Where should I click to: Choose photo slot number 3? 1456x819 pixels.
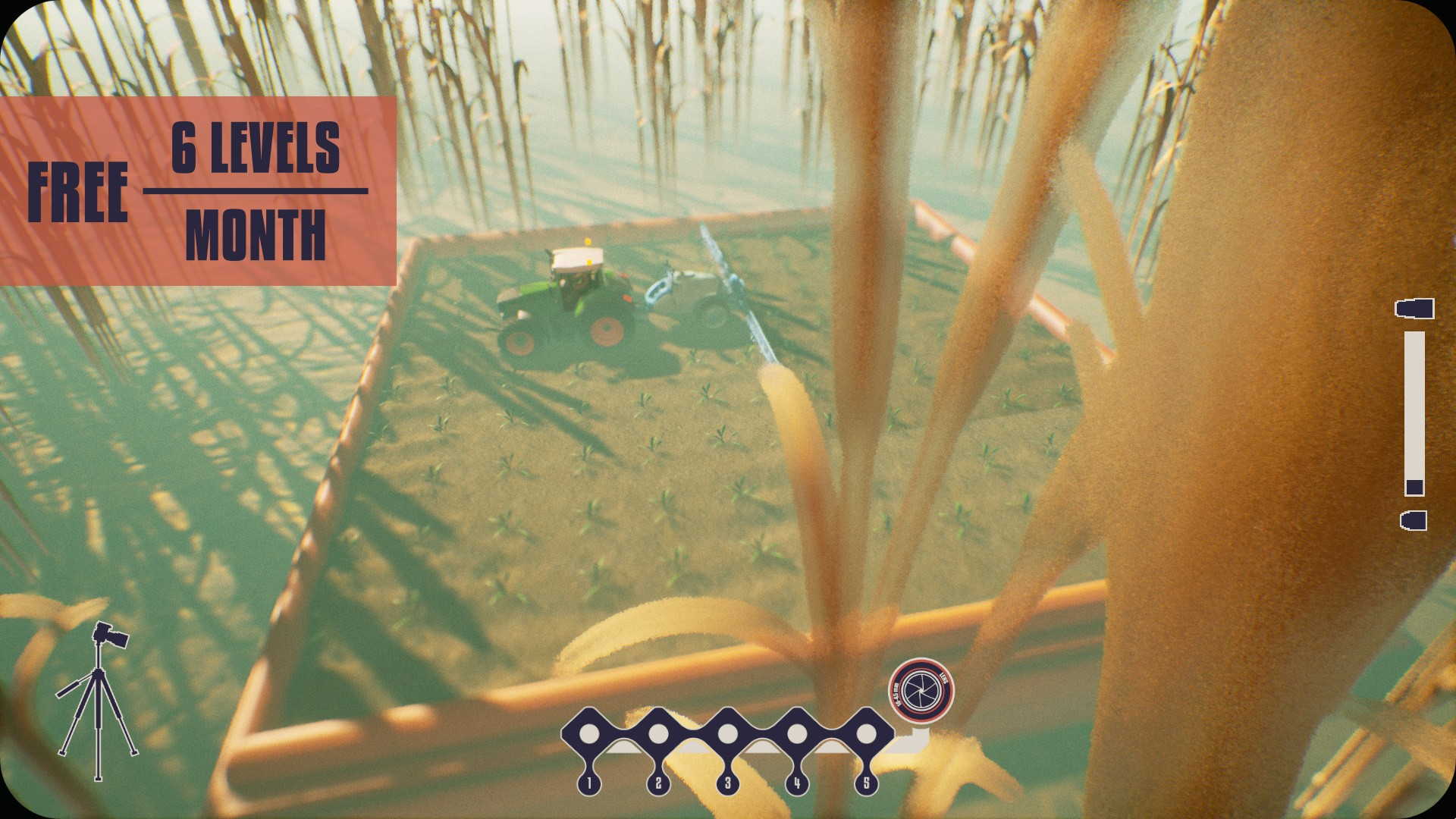(x=727, y=734)
